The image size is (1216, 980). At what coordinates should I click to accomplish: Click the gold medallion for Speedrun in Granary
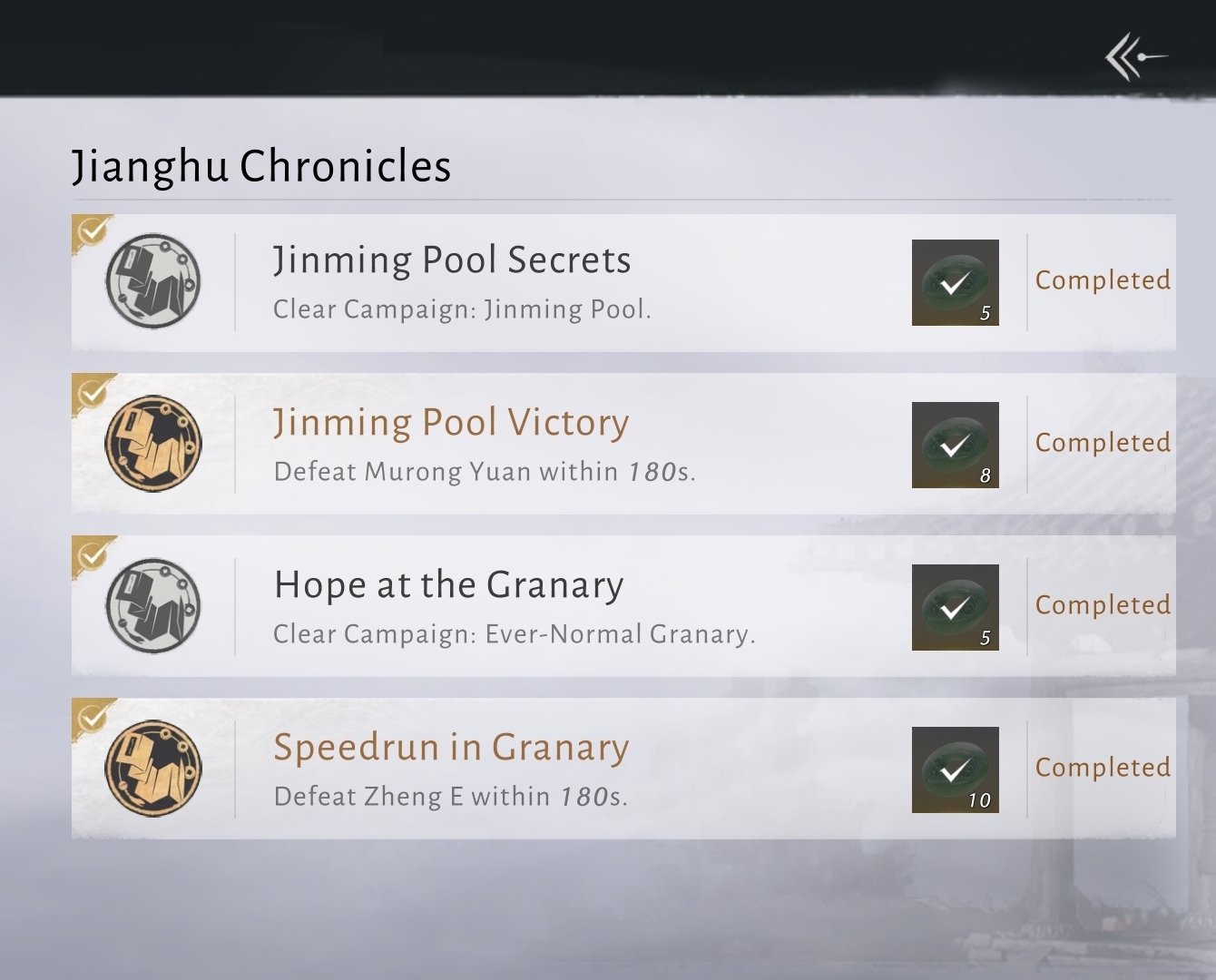coord(153,769)
